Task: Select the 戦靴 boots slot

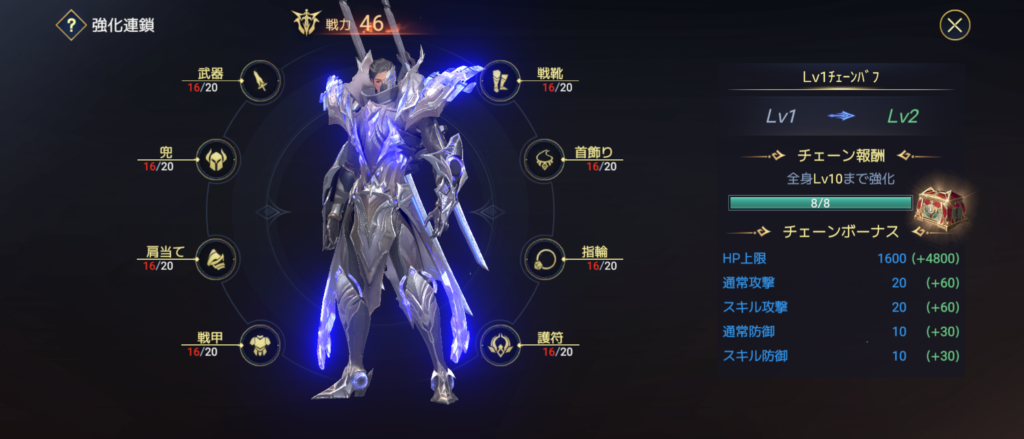Action: pyautogui.click(x=499, y=82)
